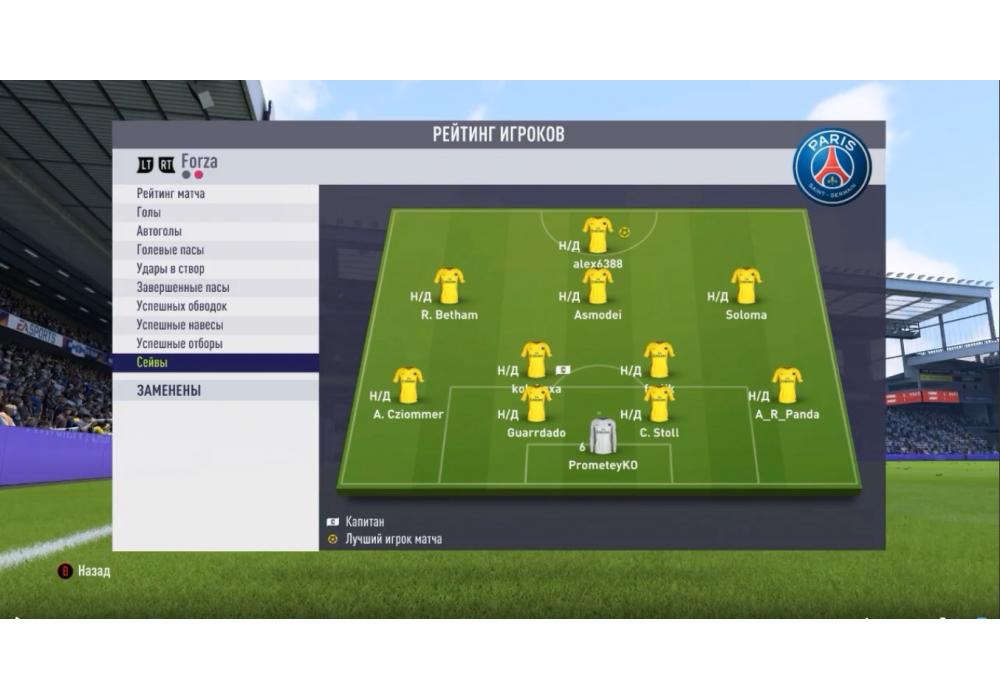Select A. Cziommer on the formation
1000x700 pixels.
coord(408,386)
